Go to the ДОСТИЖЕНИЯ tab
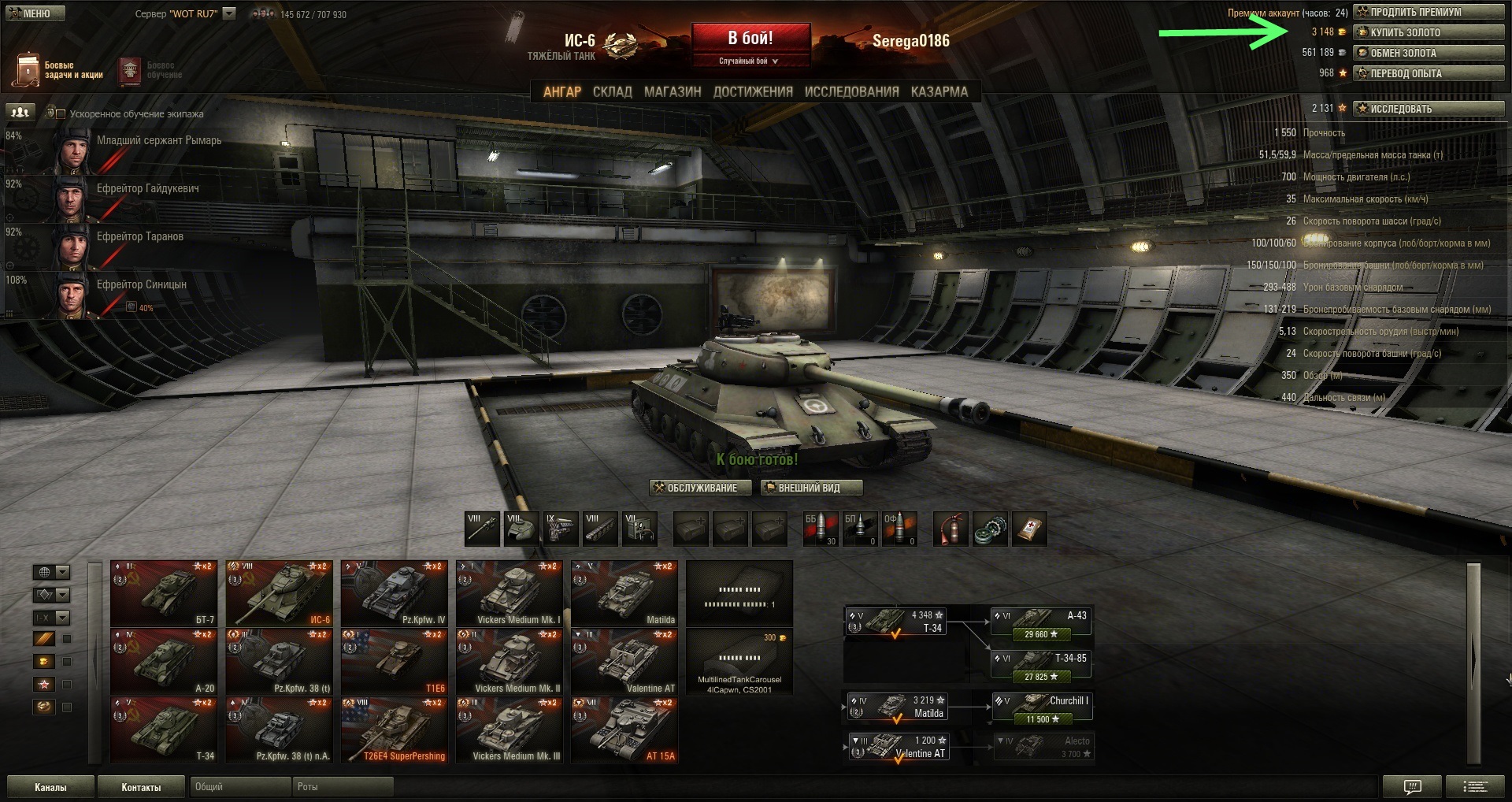The height and width of the screenshot is (802, 1512). coord(753,92)
